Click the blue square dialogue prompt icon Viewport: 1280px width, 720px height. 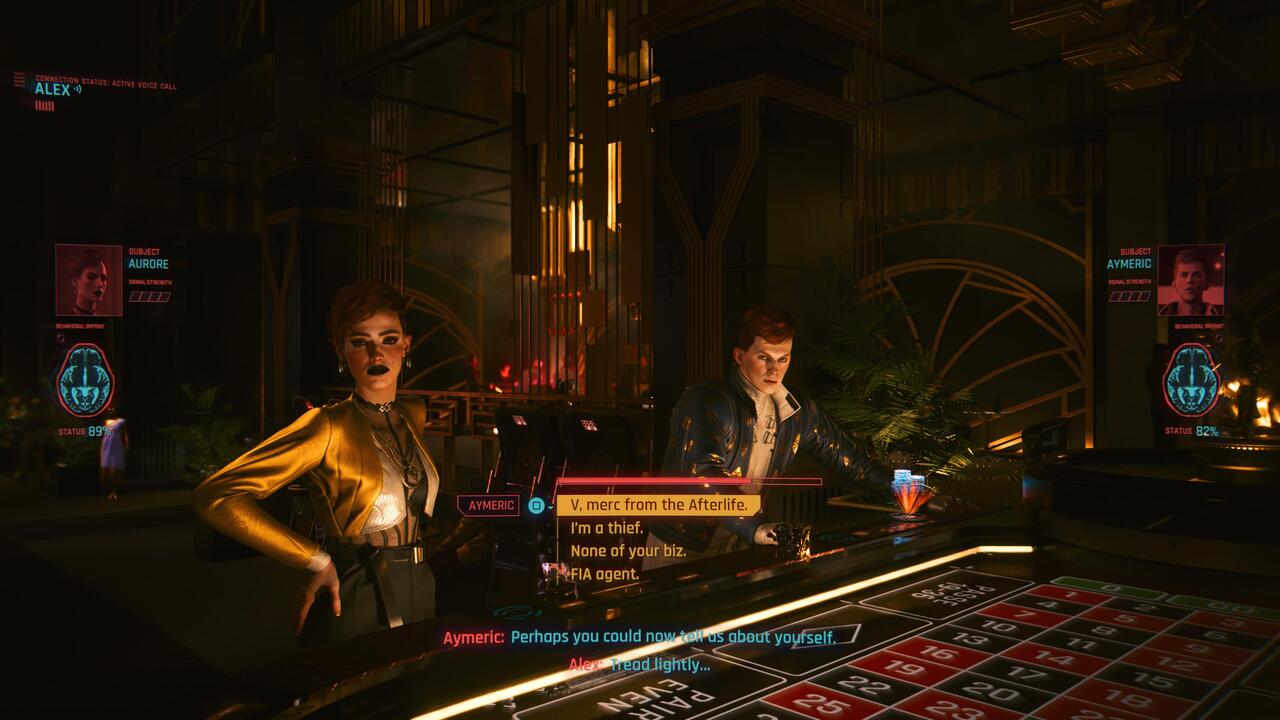pyautogui.click(x=536, y=507)
